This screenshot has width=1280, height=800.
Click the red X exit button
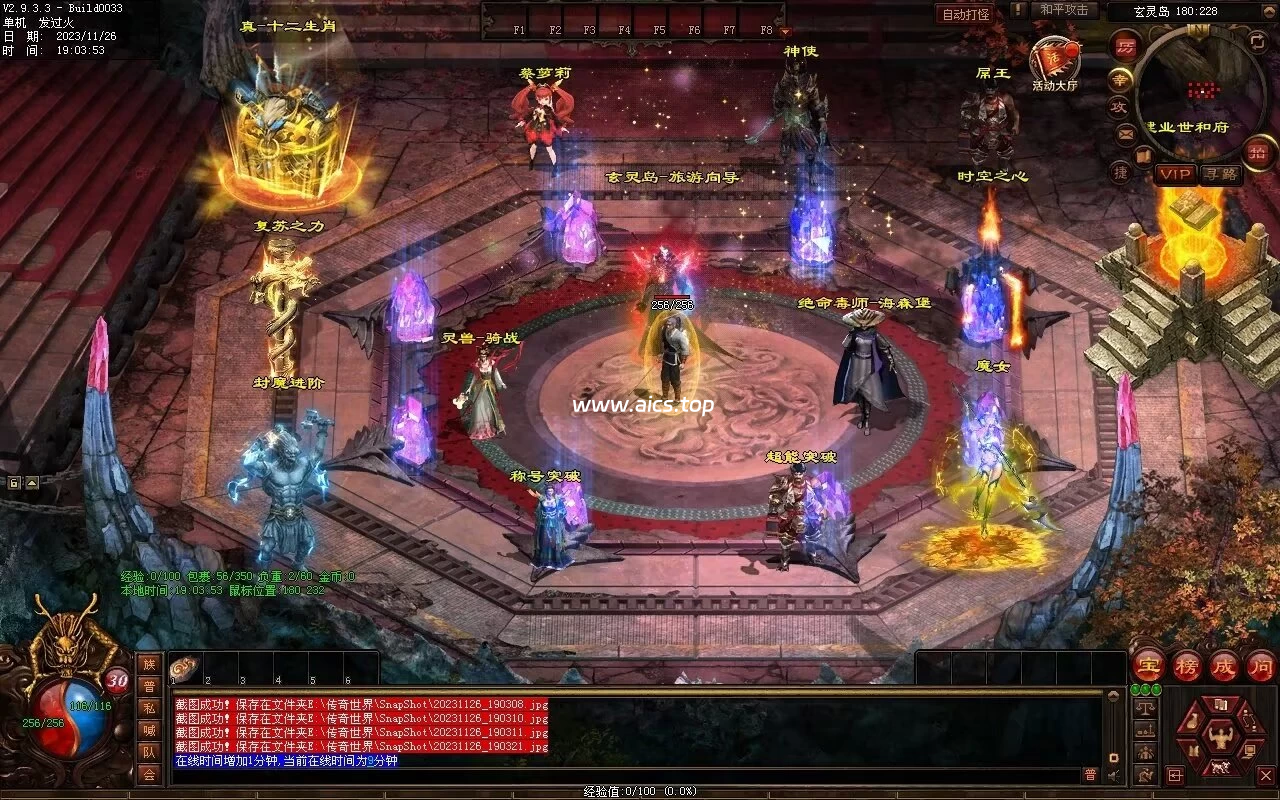coord(1265,775)
